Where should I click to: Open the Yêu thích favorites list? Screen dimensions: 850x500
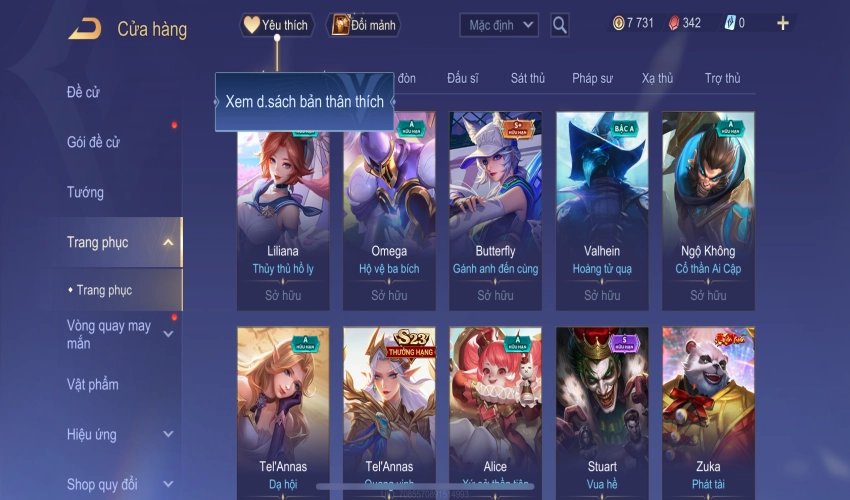(277, 25)
